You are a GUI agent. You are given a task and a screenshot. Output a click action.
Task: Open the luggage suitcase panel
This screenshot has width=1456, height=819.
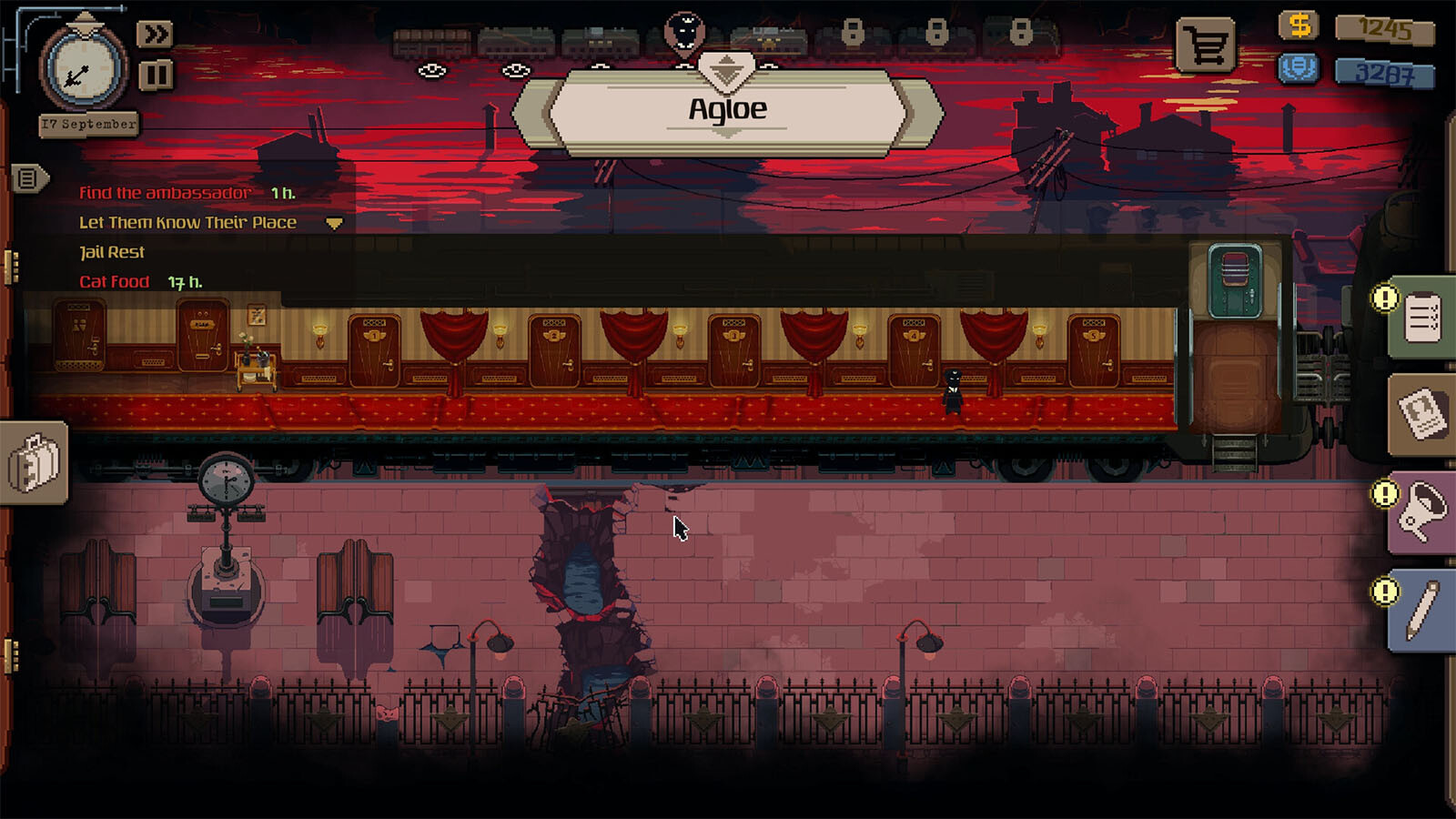(34, 462)
